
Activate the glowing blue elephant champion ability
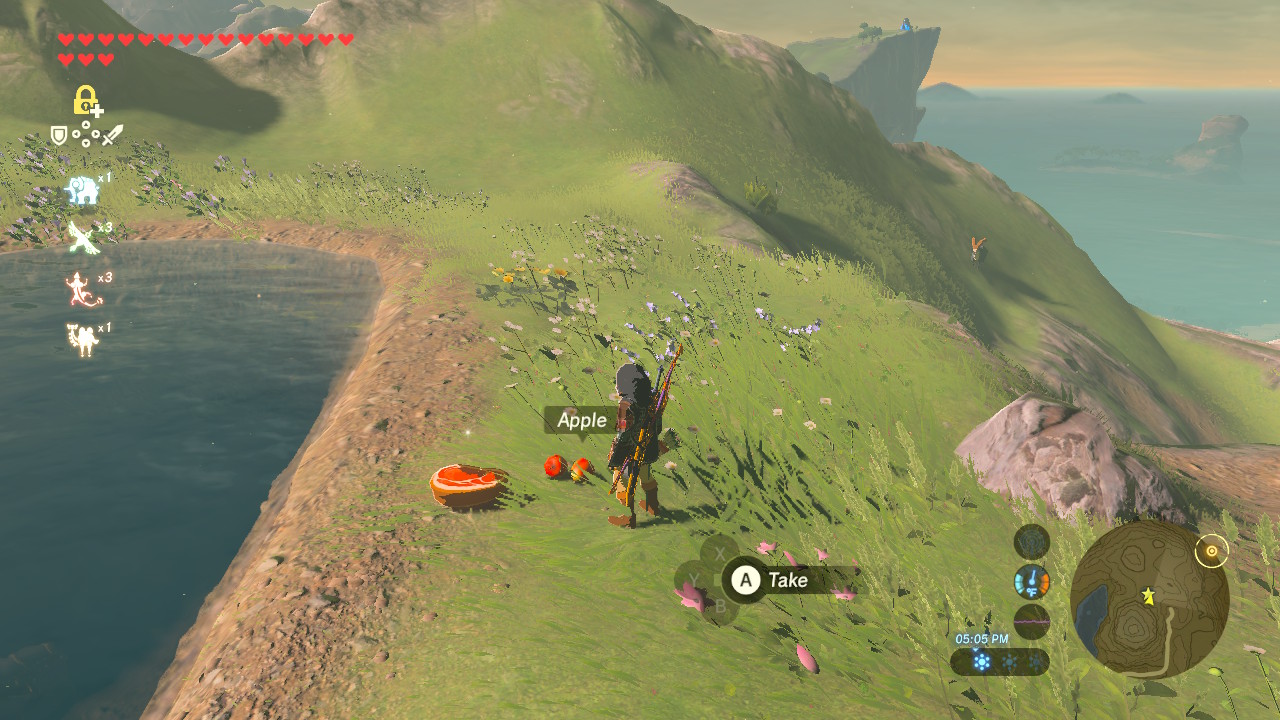pyautogui.click(x=82, y=189)
